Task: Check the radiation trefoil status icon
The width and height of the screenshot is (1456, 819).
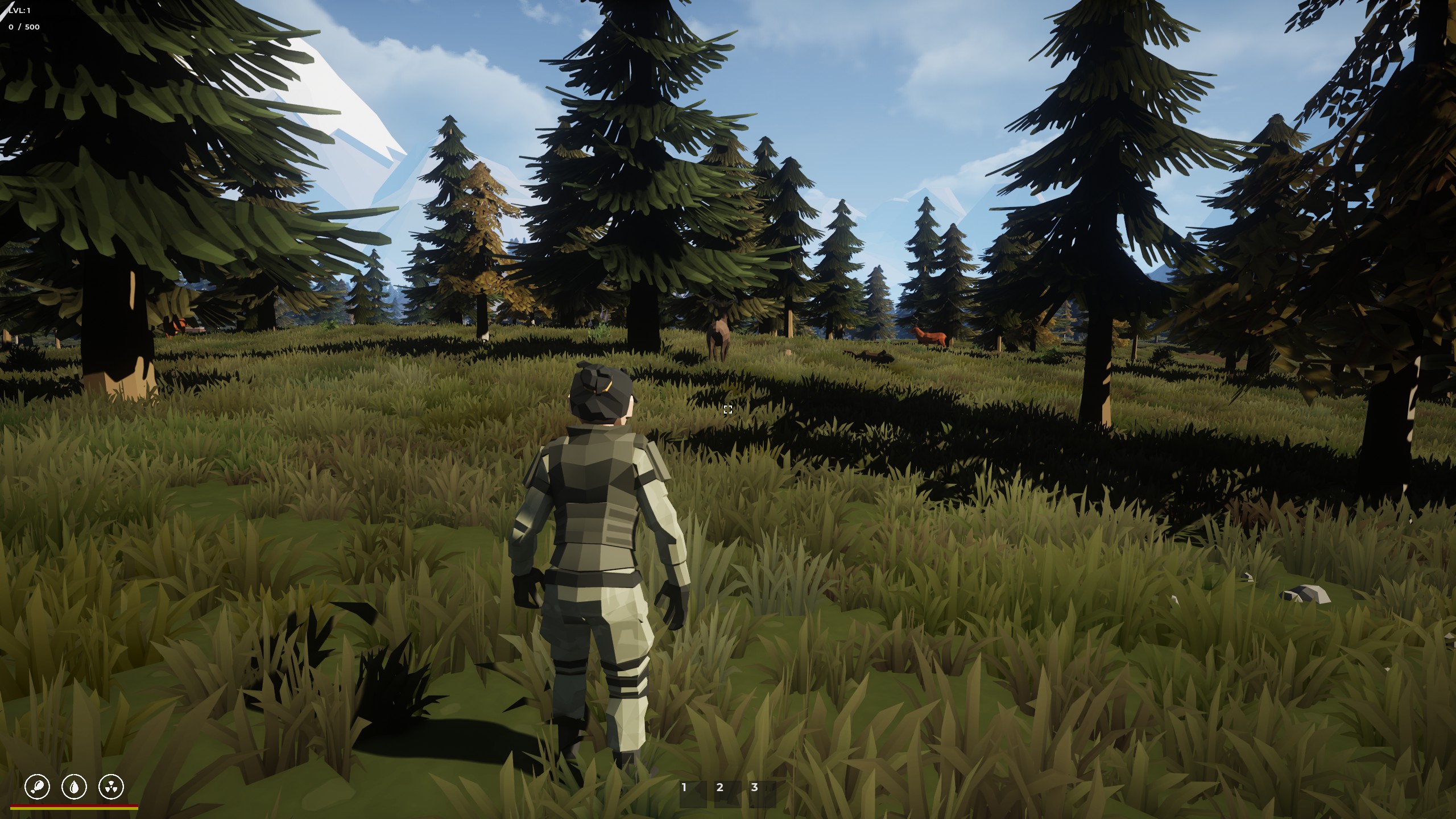Action: 111,787
